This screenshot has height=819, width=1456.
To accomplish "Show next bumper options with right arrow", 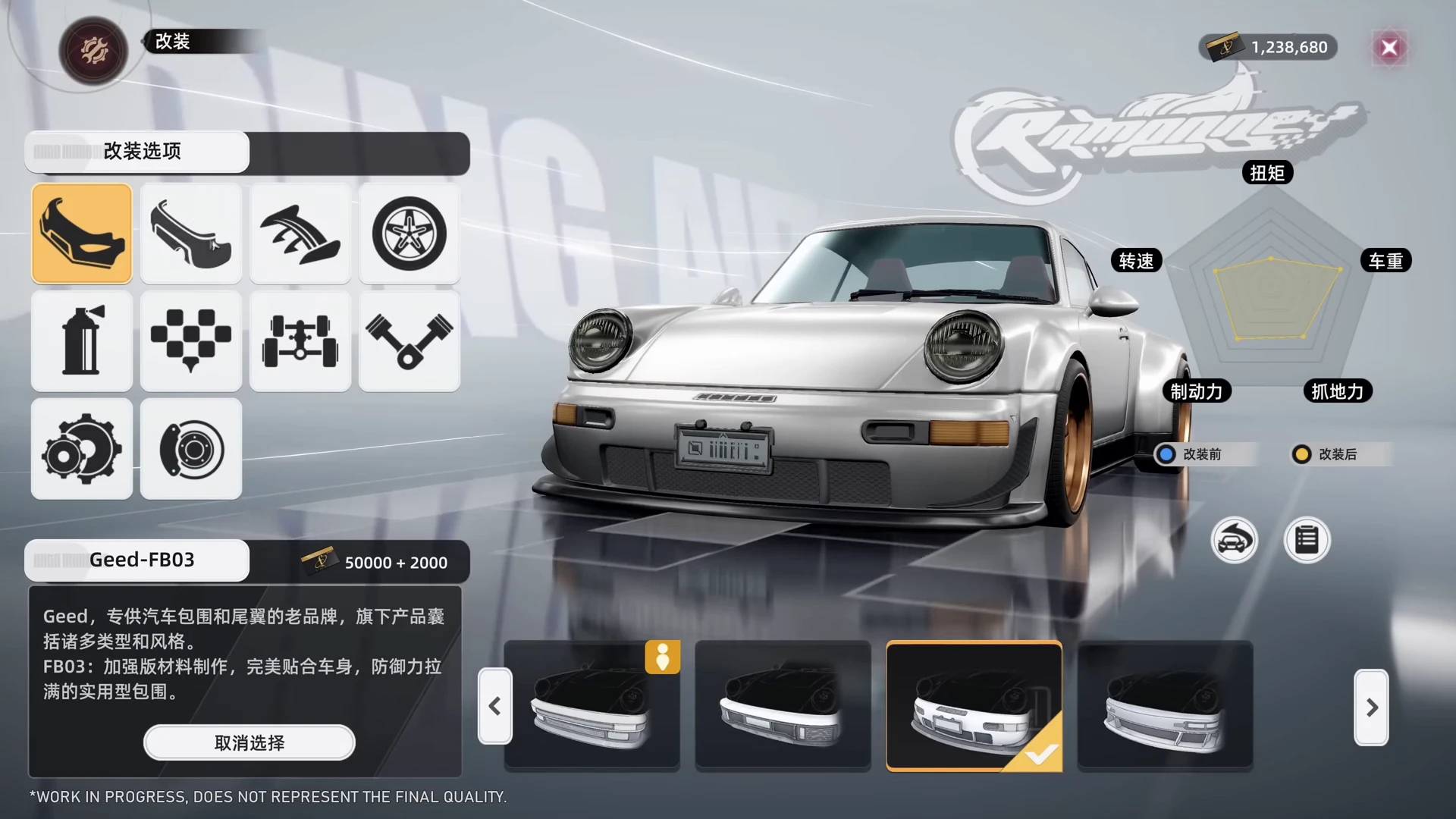I will pos(1371,708).
